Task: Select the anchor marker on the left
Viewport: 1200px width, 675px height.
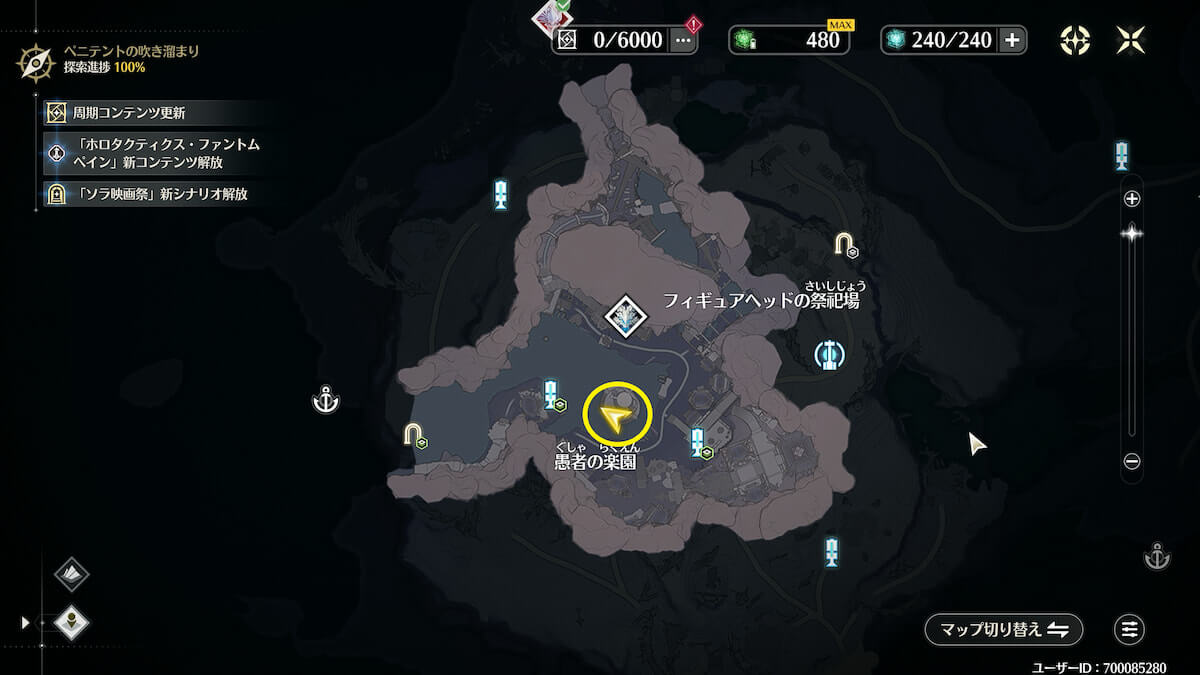Action: coord(326,401)
